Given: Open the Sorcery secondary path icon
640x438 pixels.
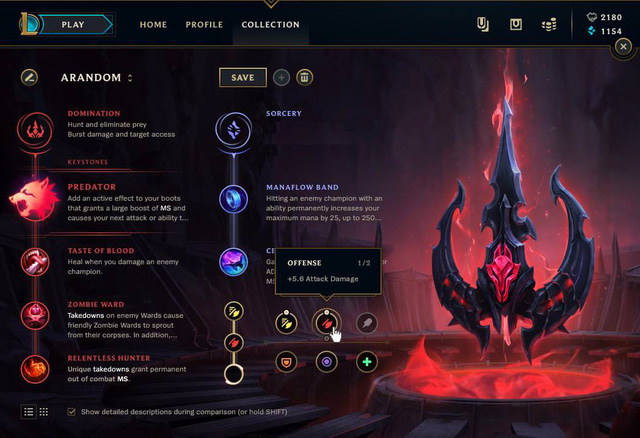Looking at the screenshot, I should point(232,128).
